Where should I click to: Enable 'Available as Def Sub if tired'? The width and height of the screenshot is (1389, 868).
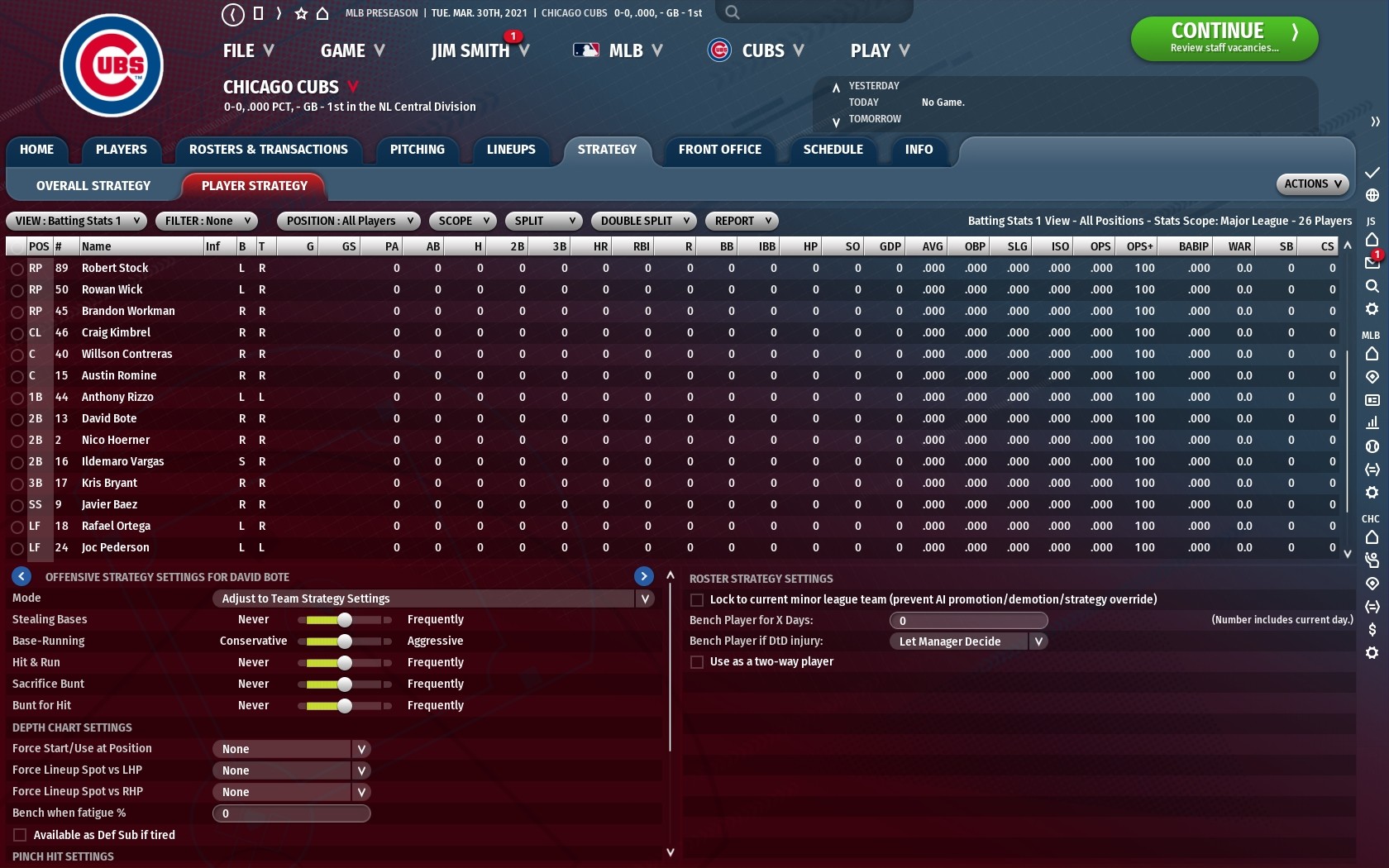point(18,835)
